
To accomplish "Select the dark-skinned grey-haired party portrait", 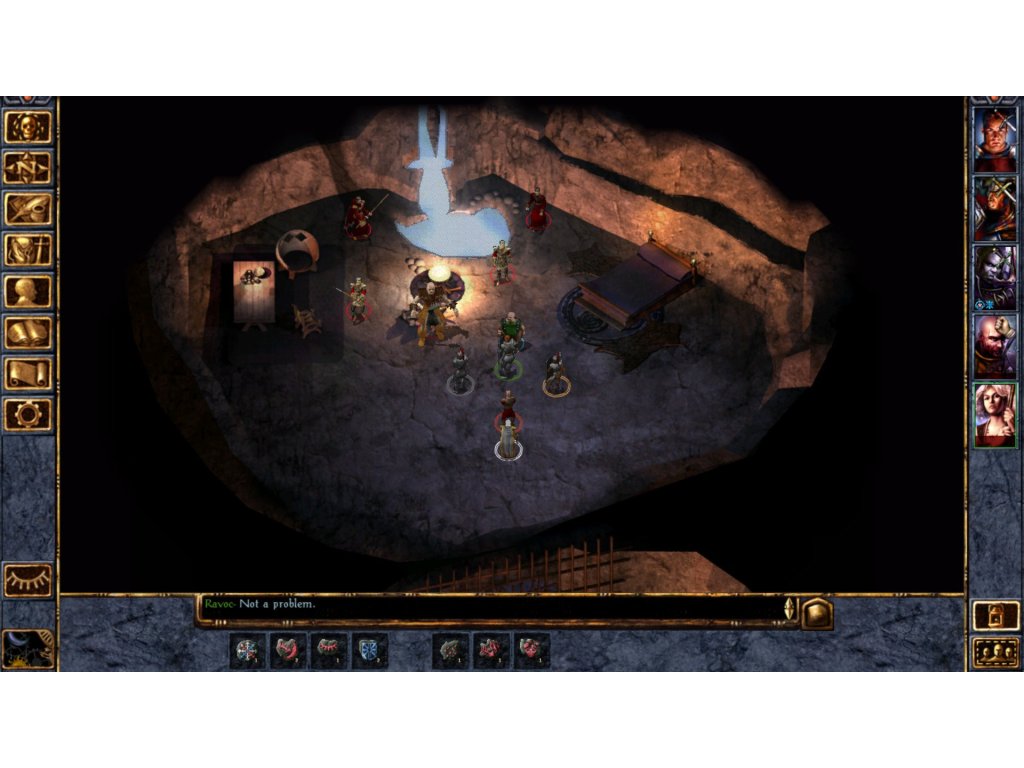I will pyautogui.click(x=995, y=277).
